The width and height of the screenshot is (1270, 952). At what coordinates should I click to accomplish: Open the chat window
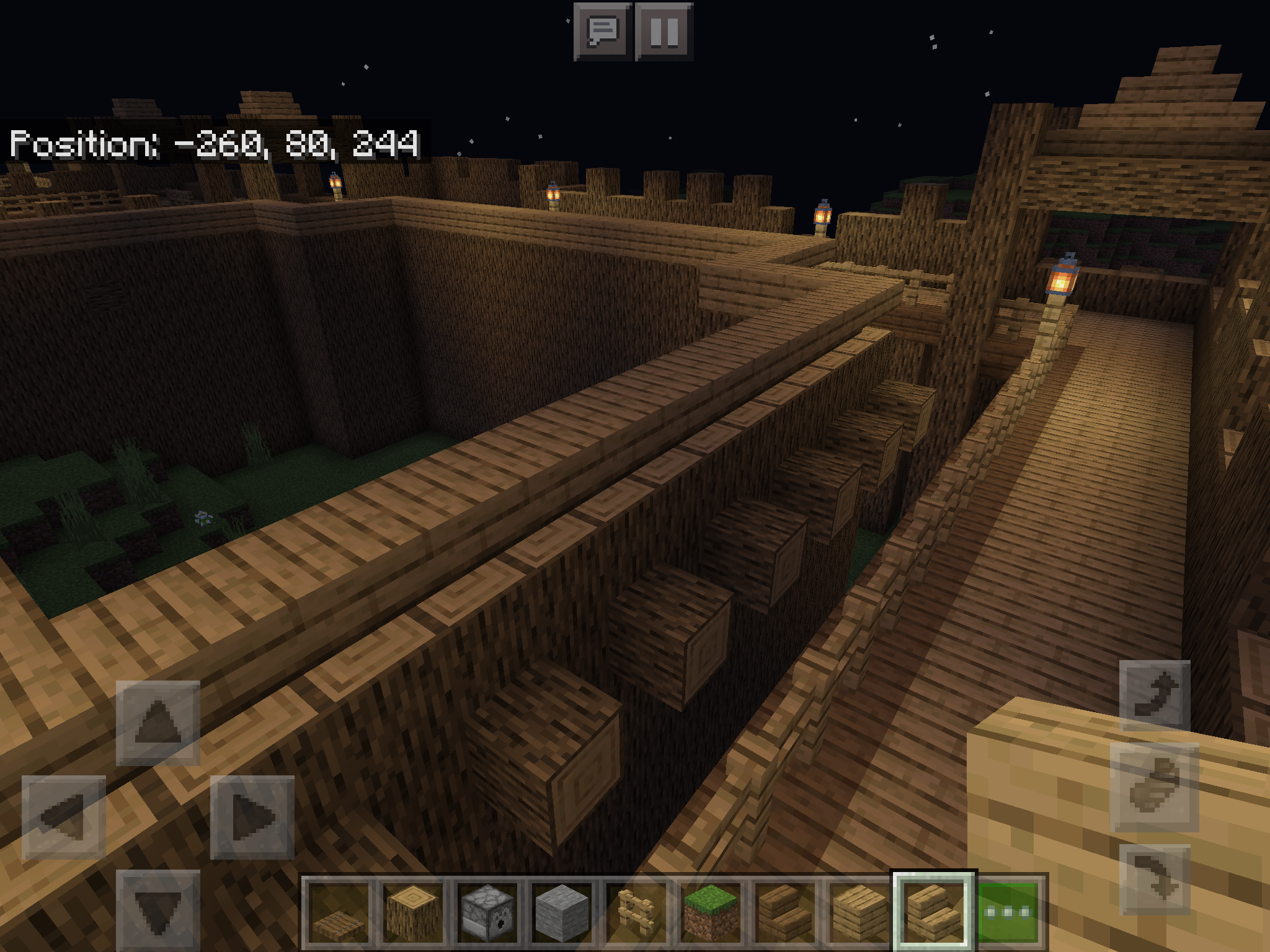tap(602, 31)
